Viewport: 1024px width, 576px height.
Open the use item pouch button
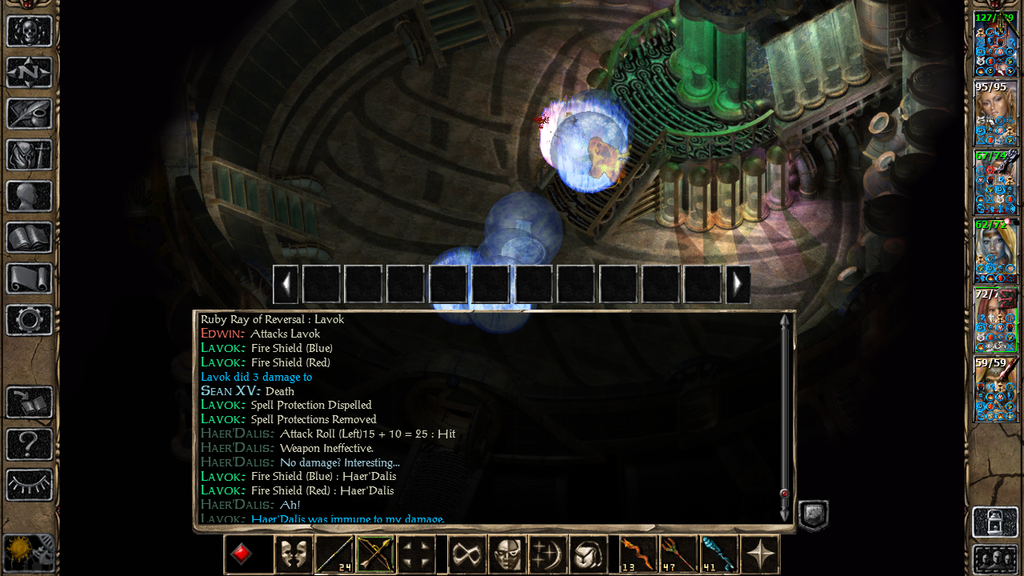(x=590, y=554)
